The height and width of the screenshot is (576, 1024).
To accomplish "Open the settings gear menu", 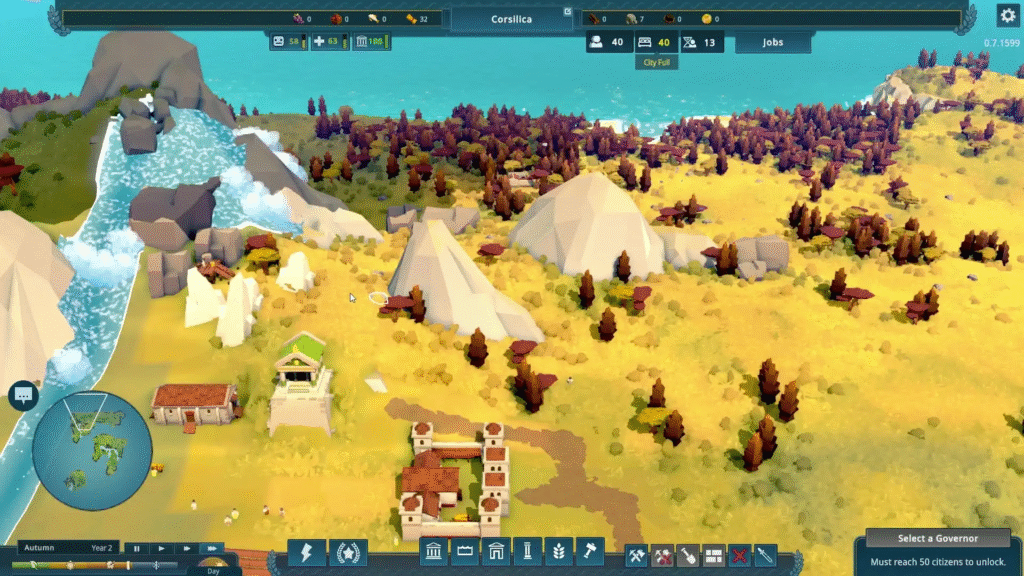I will click(1007, 15).
